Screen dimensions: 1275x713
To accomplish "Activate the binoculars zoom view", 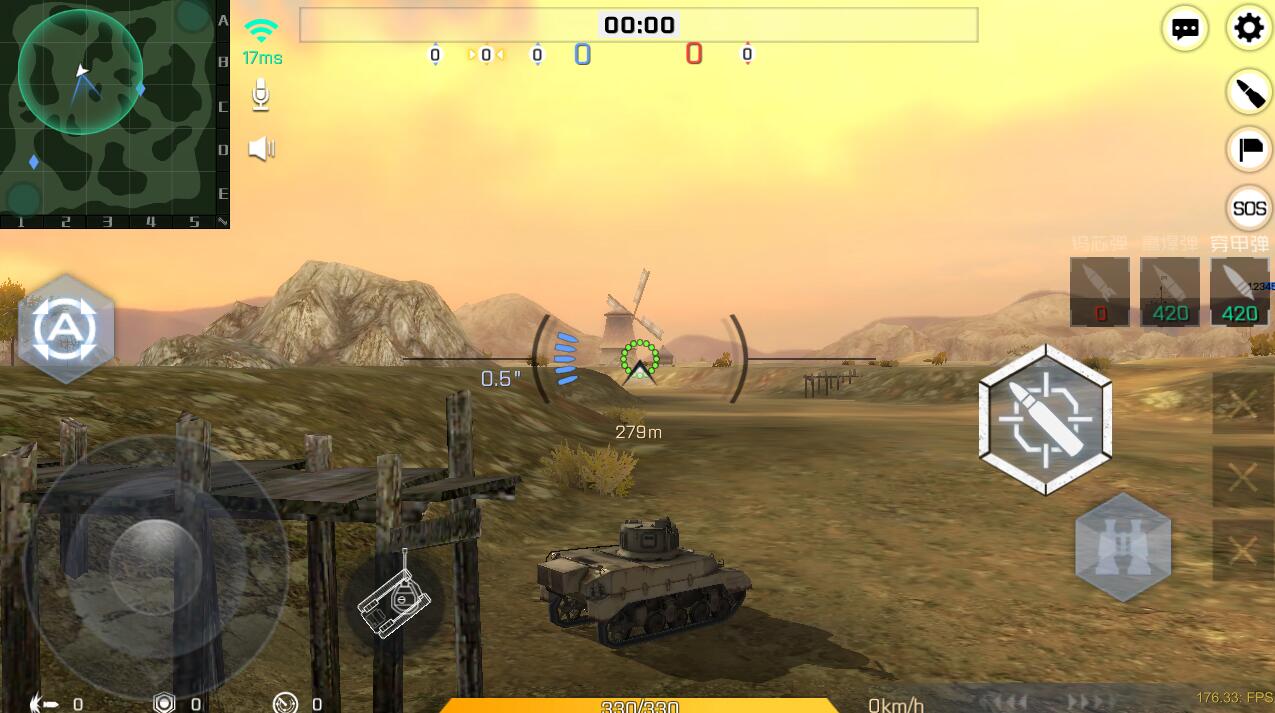I will click(x=1122, y=547).
